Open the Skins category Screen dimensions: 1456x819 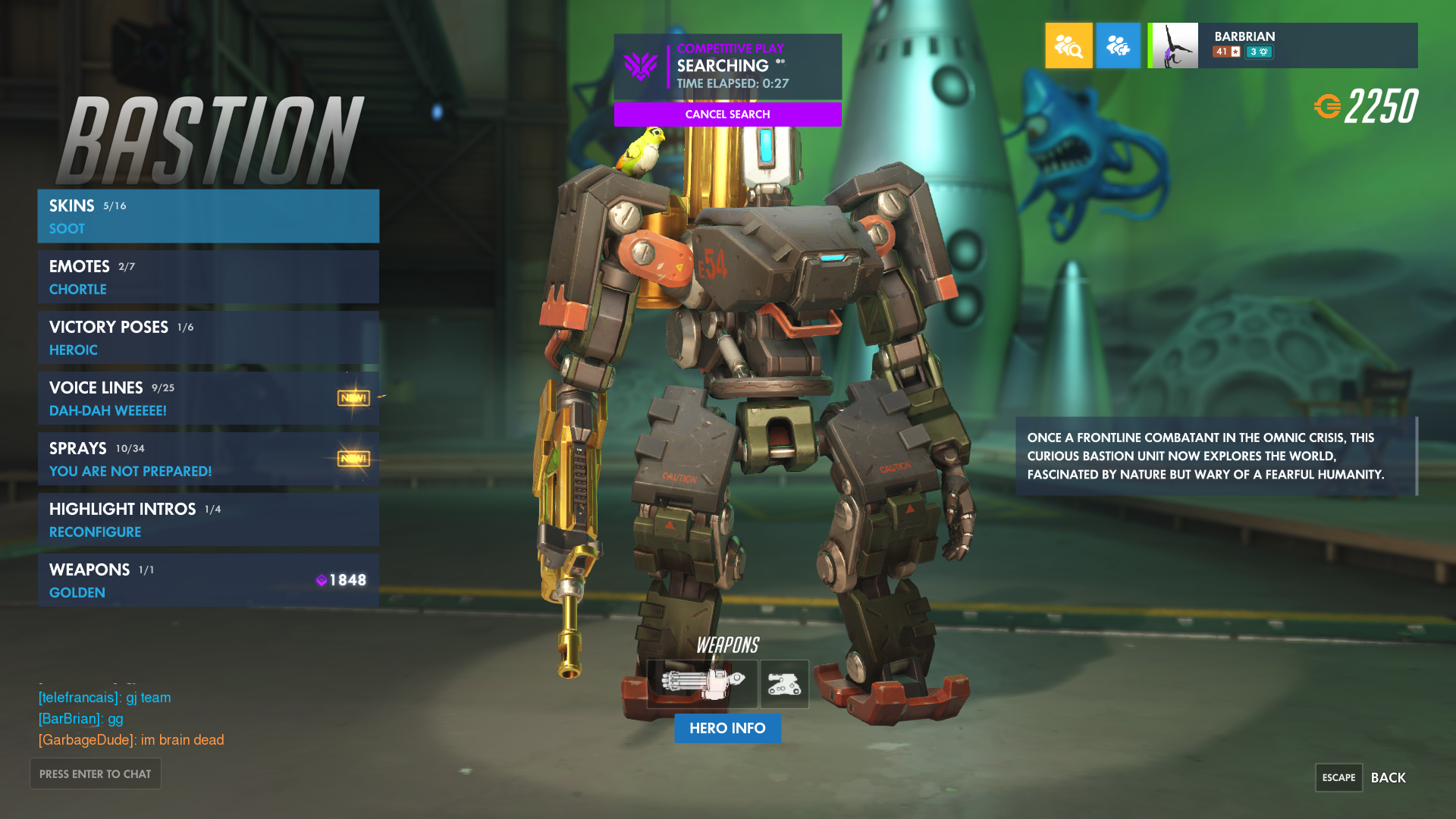tap(208, 216)
